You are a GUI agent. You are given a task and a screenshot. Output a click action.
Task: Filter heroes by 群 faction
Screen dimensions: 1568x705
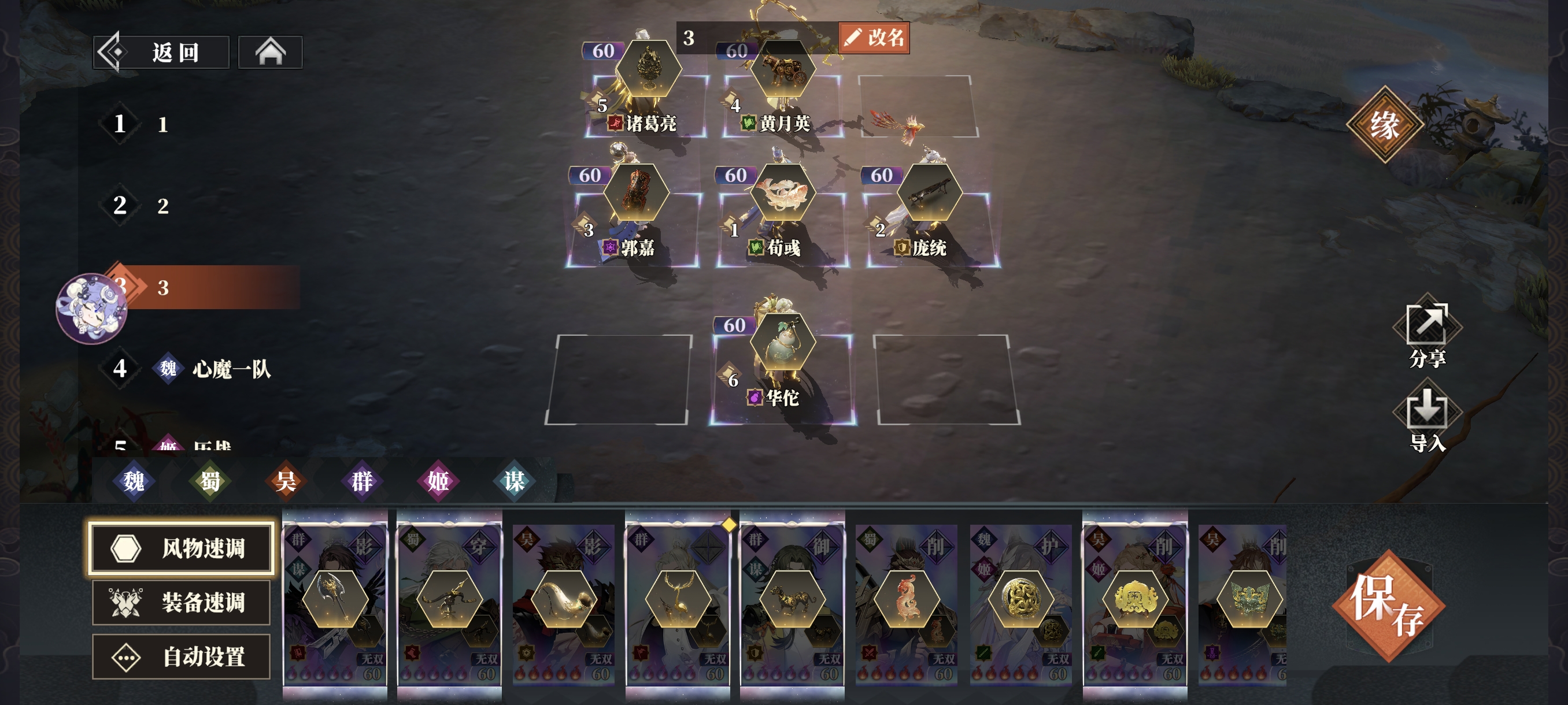tap(362, 481)
